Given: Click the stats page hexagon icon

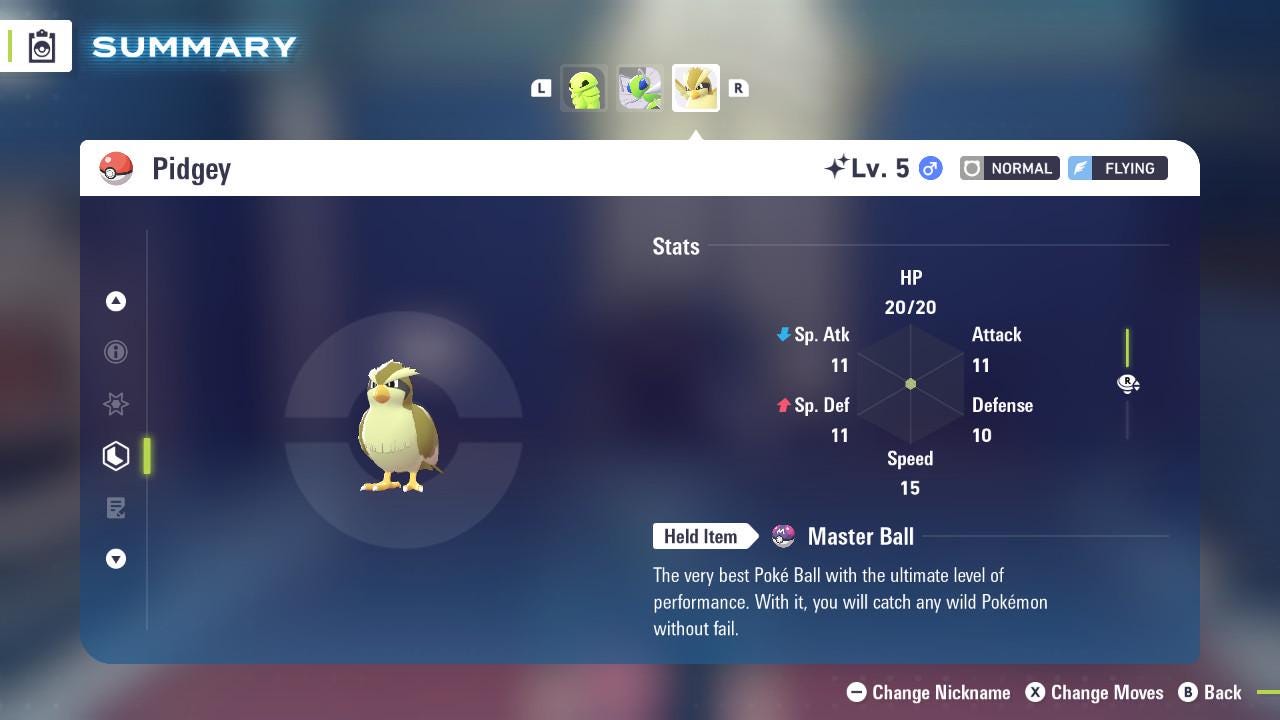Looking at the screenshot, I should tap(116, 456).
